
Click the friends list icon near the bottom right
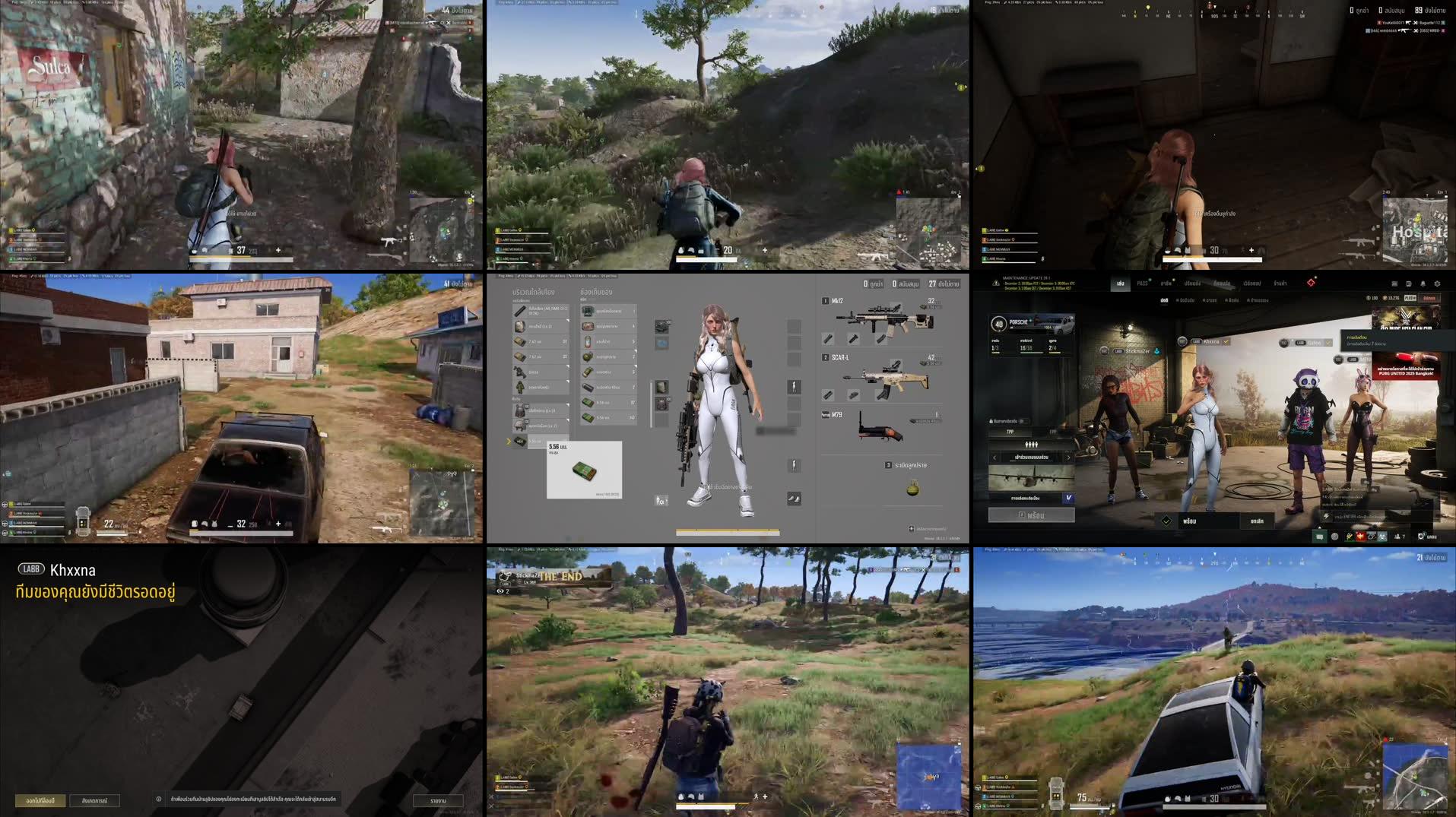click(1398, 537)
